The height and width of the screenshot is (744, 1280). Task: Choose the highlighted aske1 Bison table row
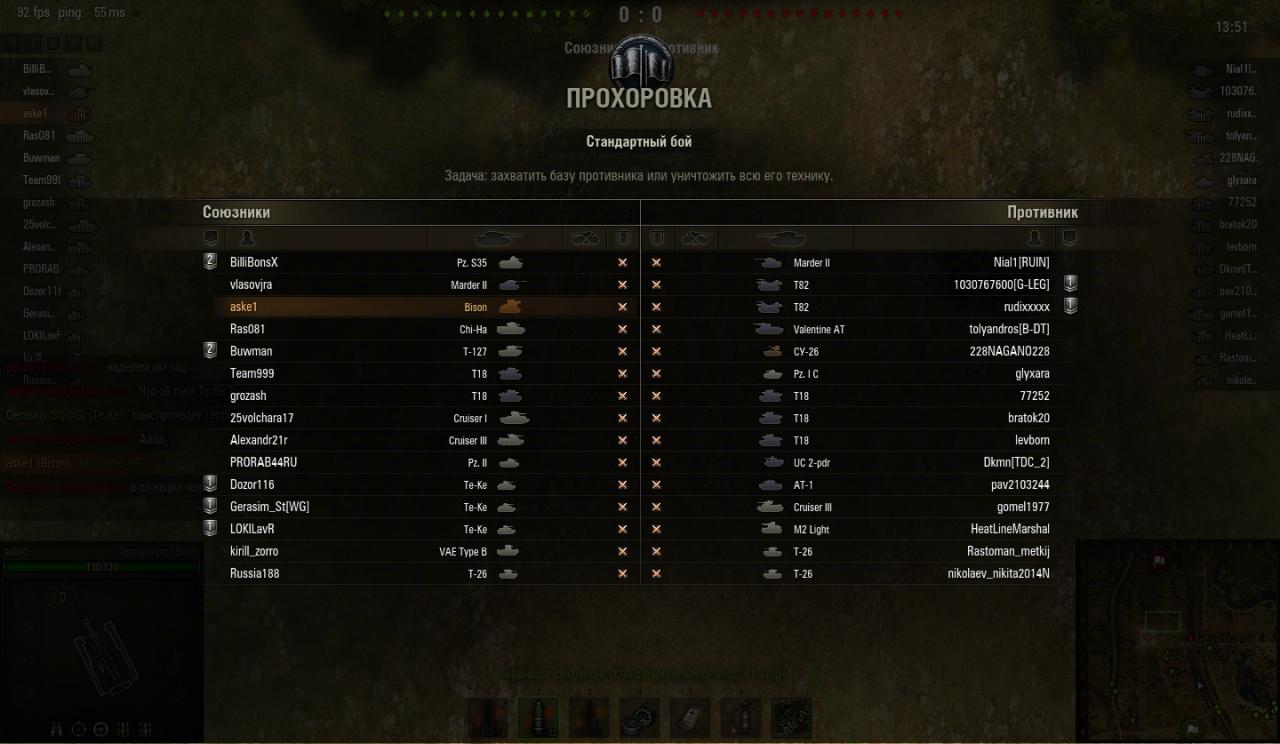click(x=420, y=307)
